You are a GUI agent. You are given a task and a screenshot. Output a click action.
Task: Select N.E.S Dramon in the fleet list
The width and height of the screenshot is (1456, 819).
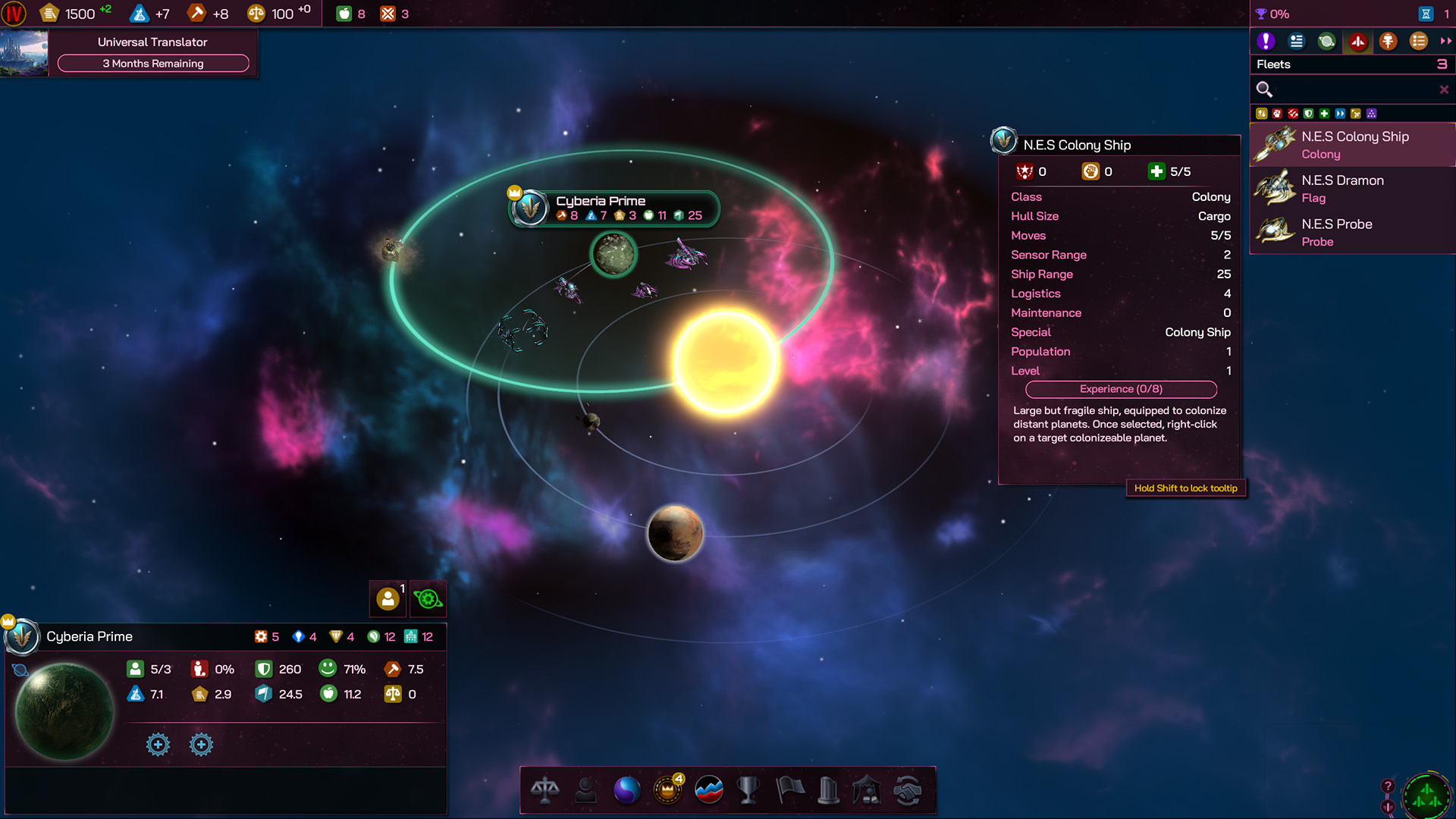(1350, 188)
